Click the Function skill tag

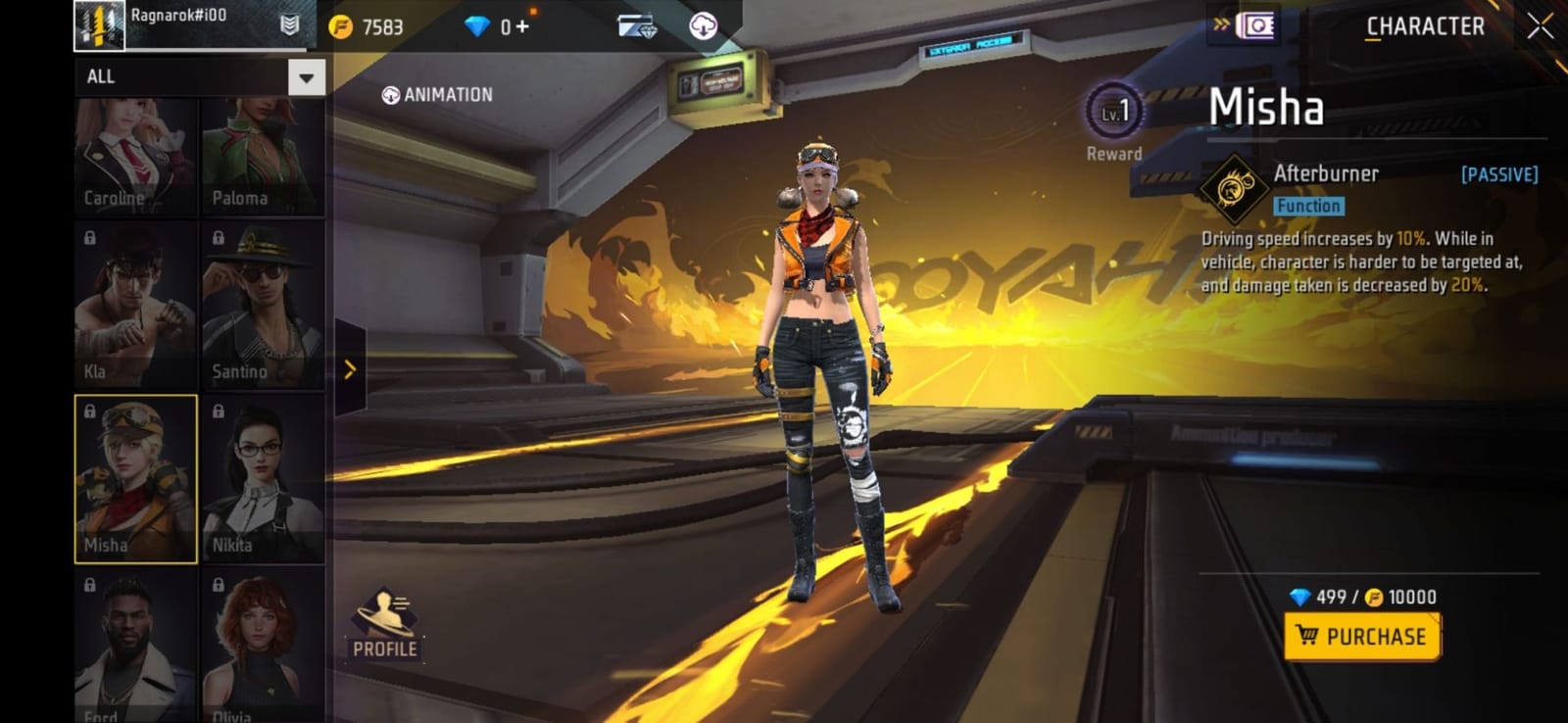click(1308, 206)
